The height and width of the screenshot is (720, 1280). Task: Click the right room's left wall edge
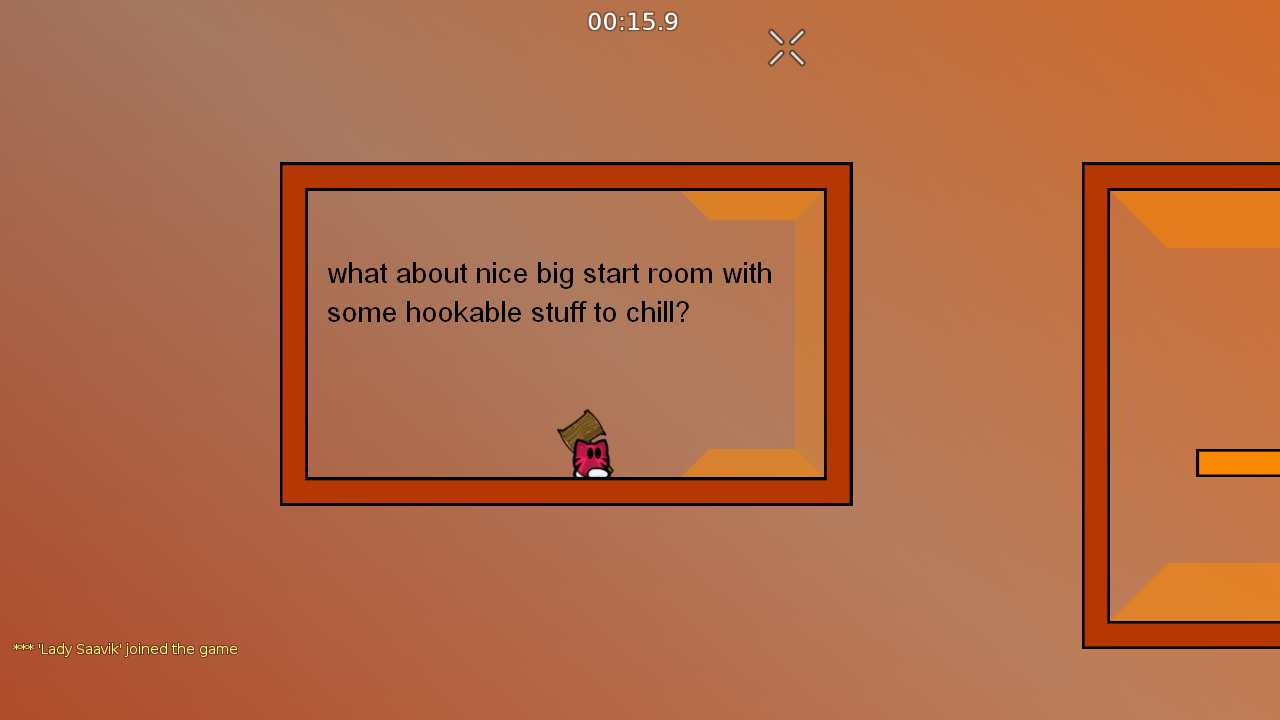click(x=1095, y=400)
